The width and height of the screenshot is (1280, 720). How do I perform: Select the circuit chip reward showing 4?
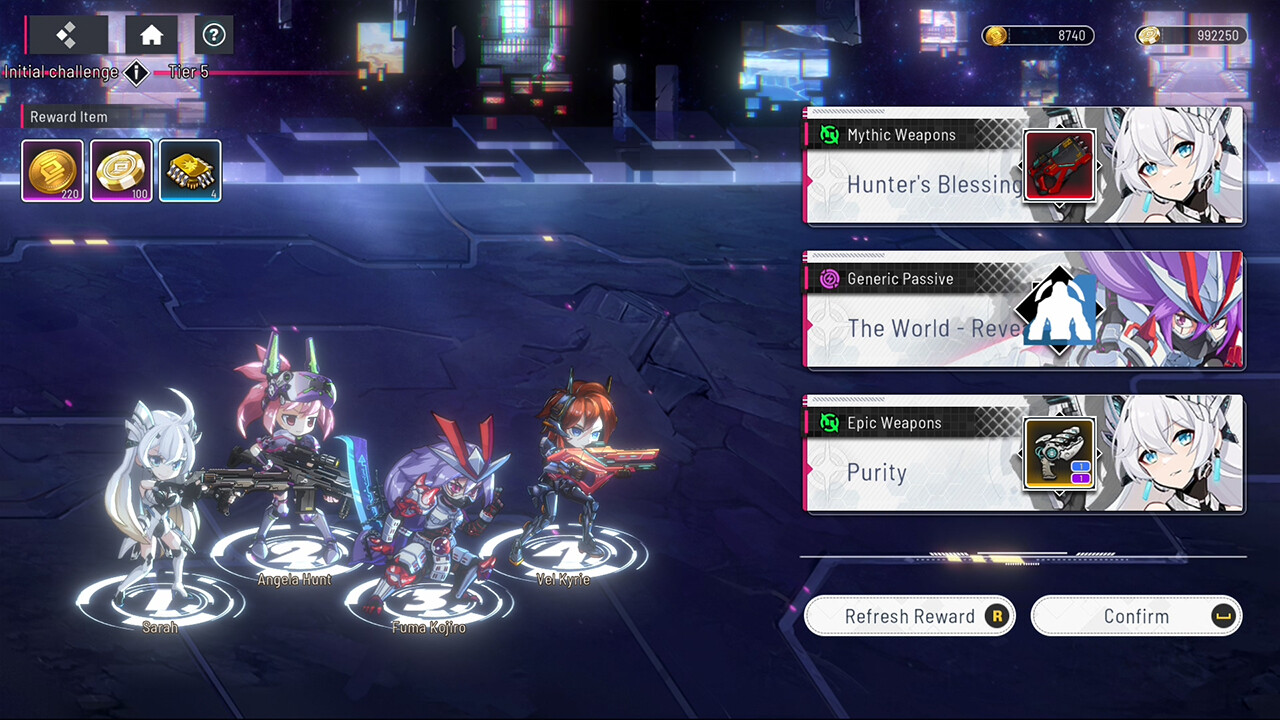click(190, 170)
